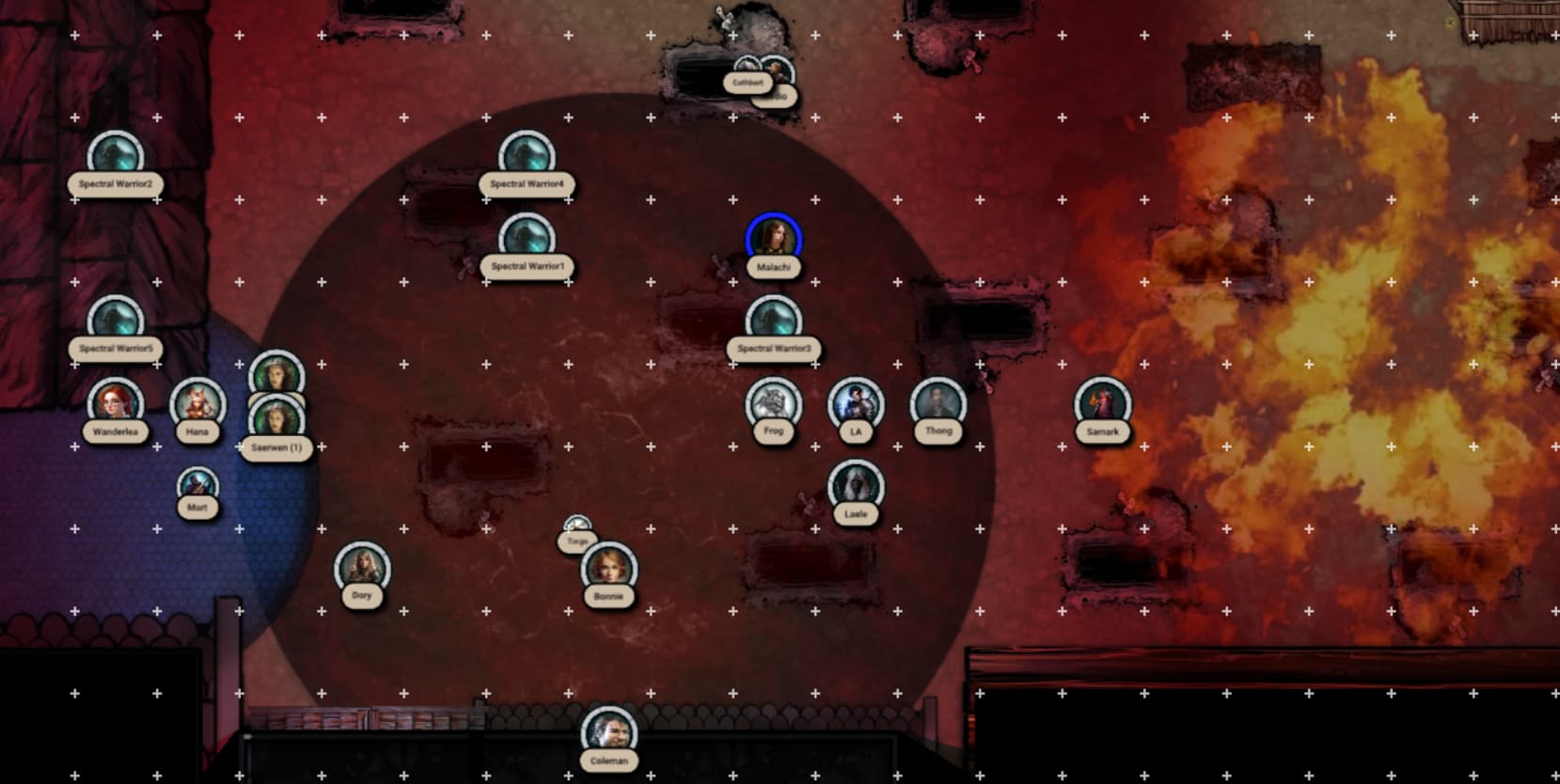Click the Laele token
1560x784 pixels.
point(856,486)
